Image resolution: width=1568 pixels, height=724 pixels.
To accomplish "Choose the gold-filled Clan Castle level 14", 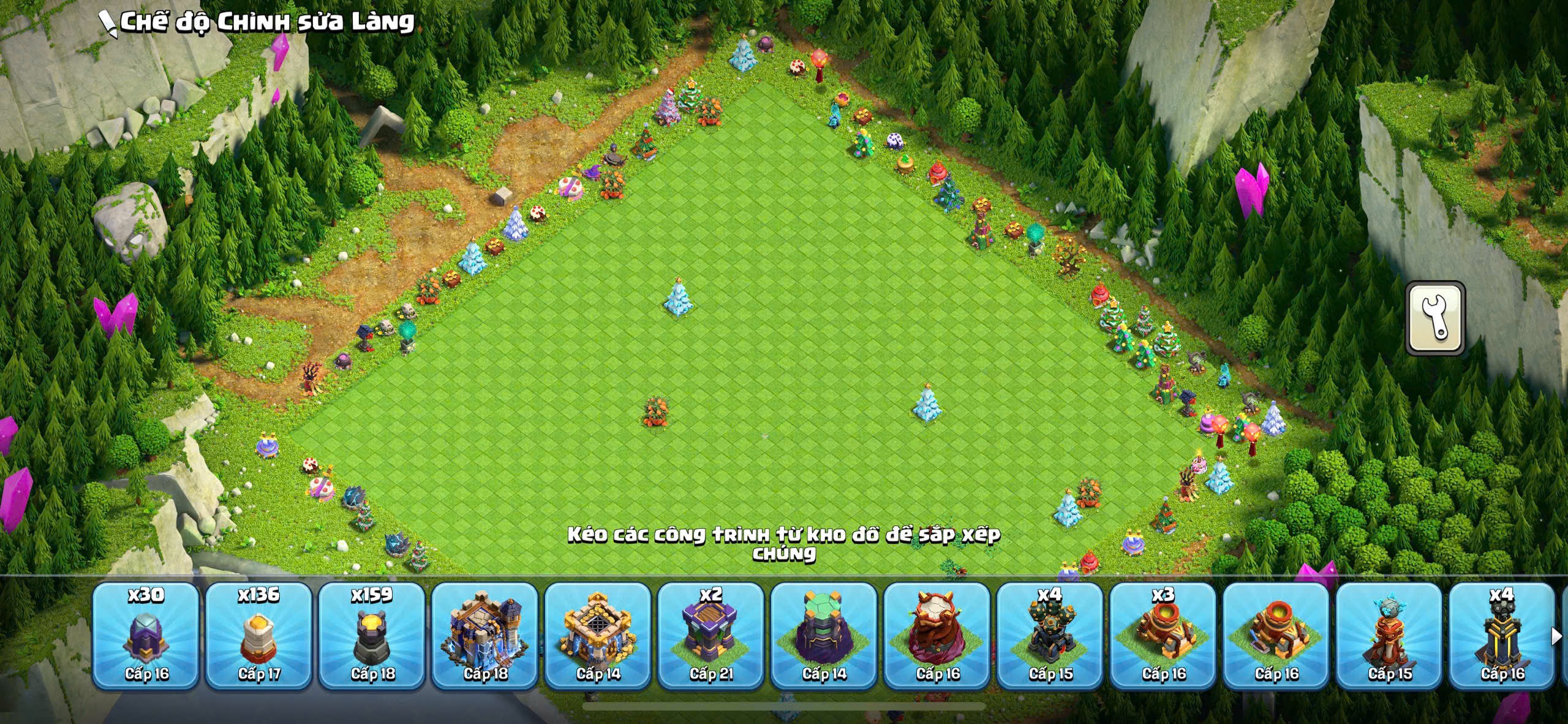I will click(x=598, y=636).
